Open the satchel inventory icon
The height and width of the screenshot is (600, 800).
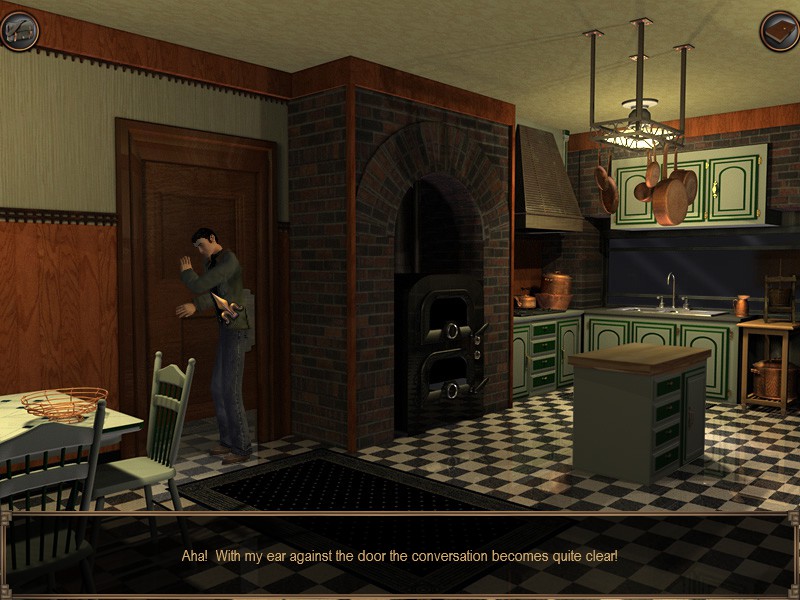point(19,30)
